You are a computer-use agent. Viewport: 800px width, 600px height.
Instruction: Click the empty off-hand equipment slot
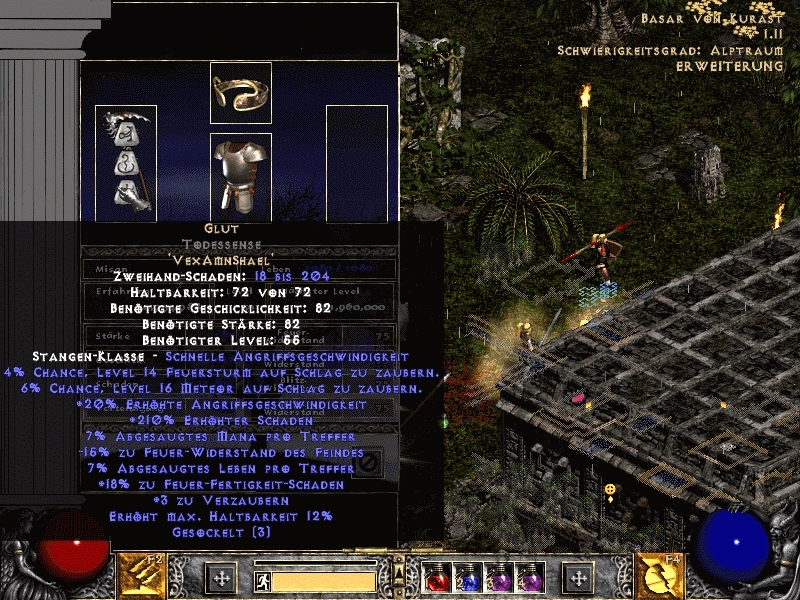pos(356,160)
